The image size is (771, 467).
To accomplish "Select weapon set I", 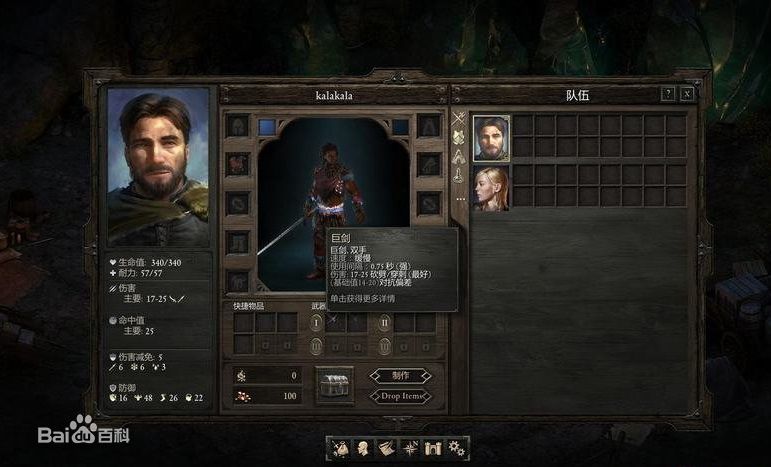I will click(x=317, y=322).
